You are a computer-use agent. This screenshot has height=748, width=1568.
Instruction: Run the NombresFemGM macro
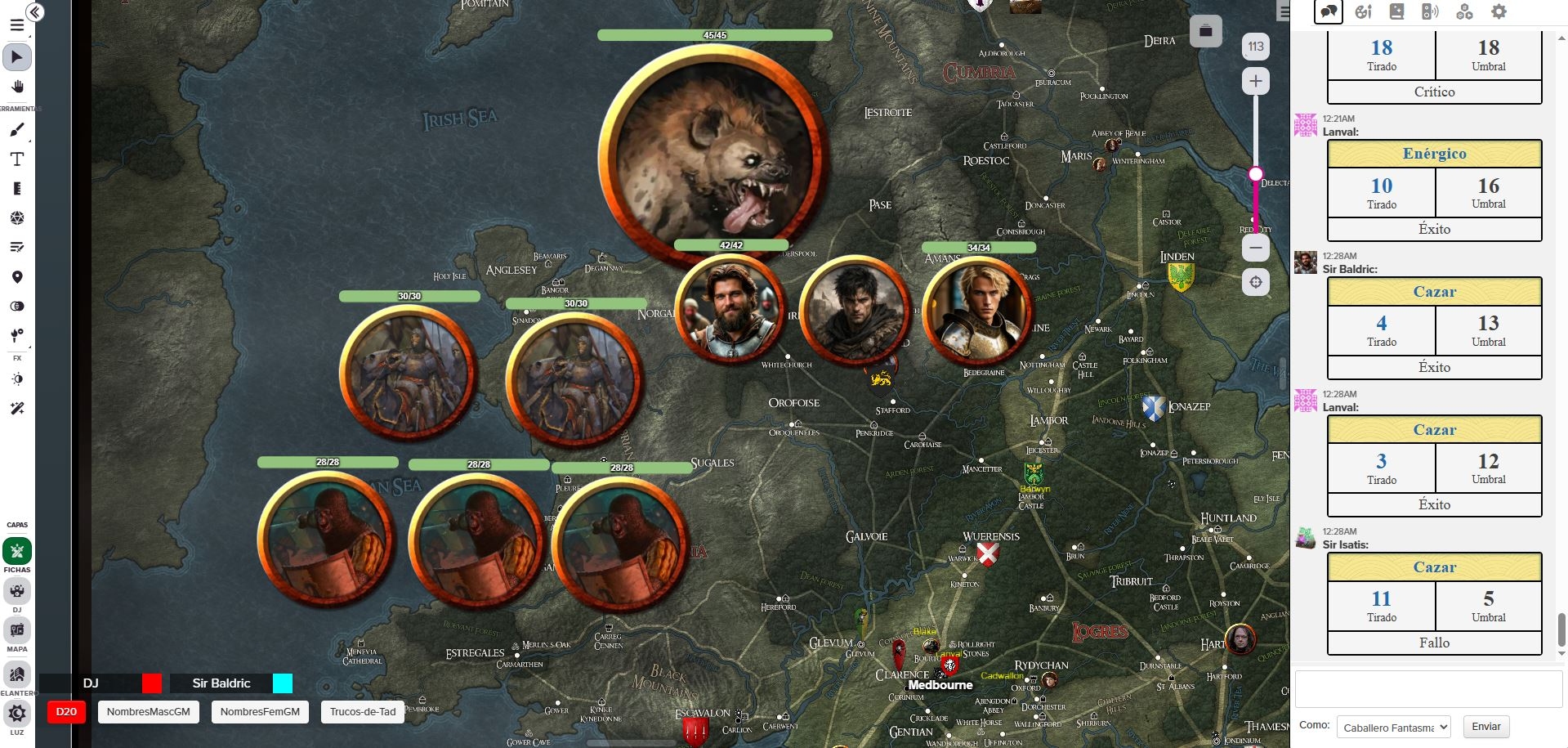[x=260, y=712]
